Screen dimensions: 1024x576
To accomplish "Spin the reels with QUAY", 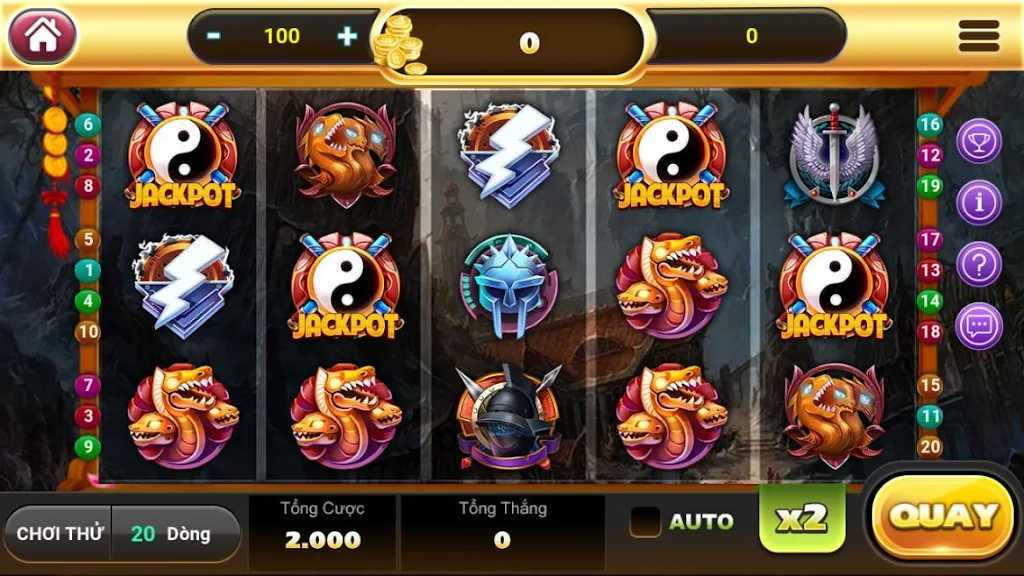I will click(943, 517).
